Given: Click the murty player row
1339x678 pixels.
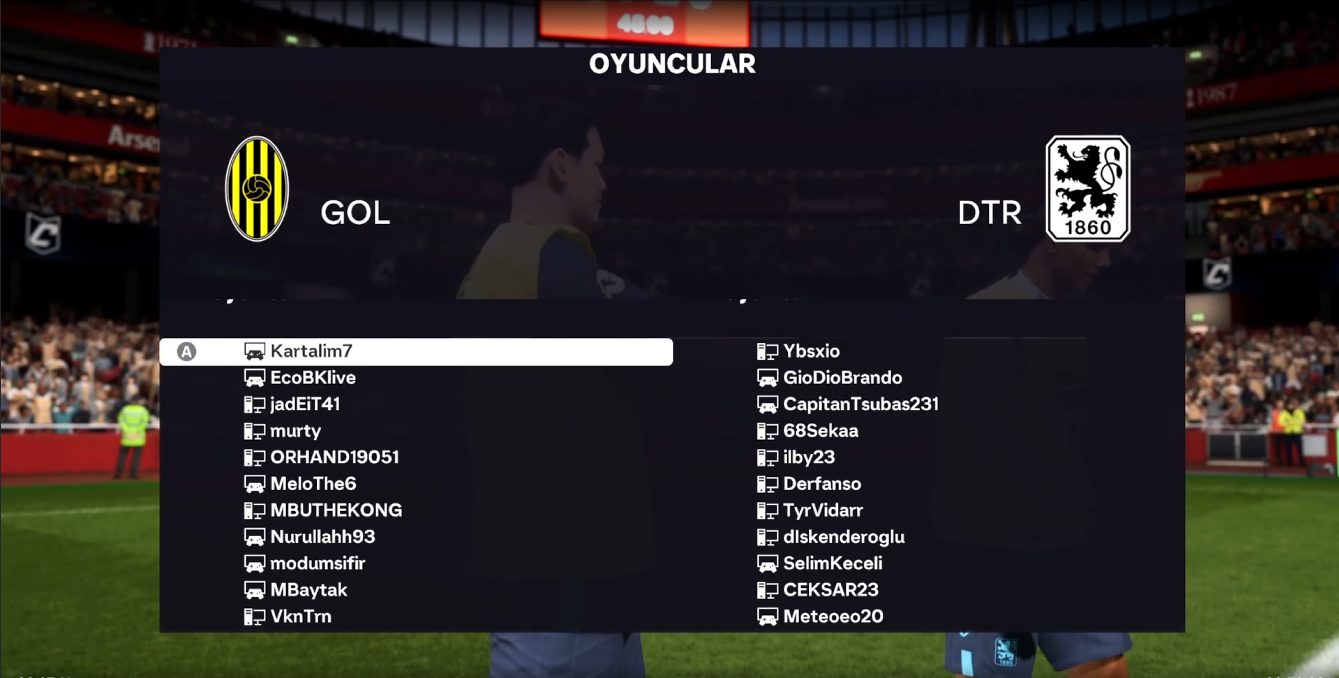Looking at the screenshot, I should tap(295, 431).
